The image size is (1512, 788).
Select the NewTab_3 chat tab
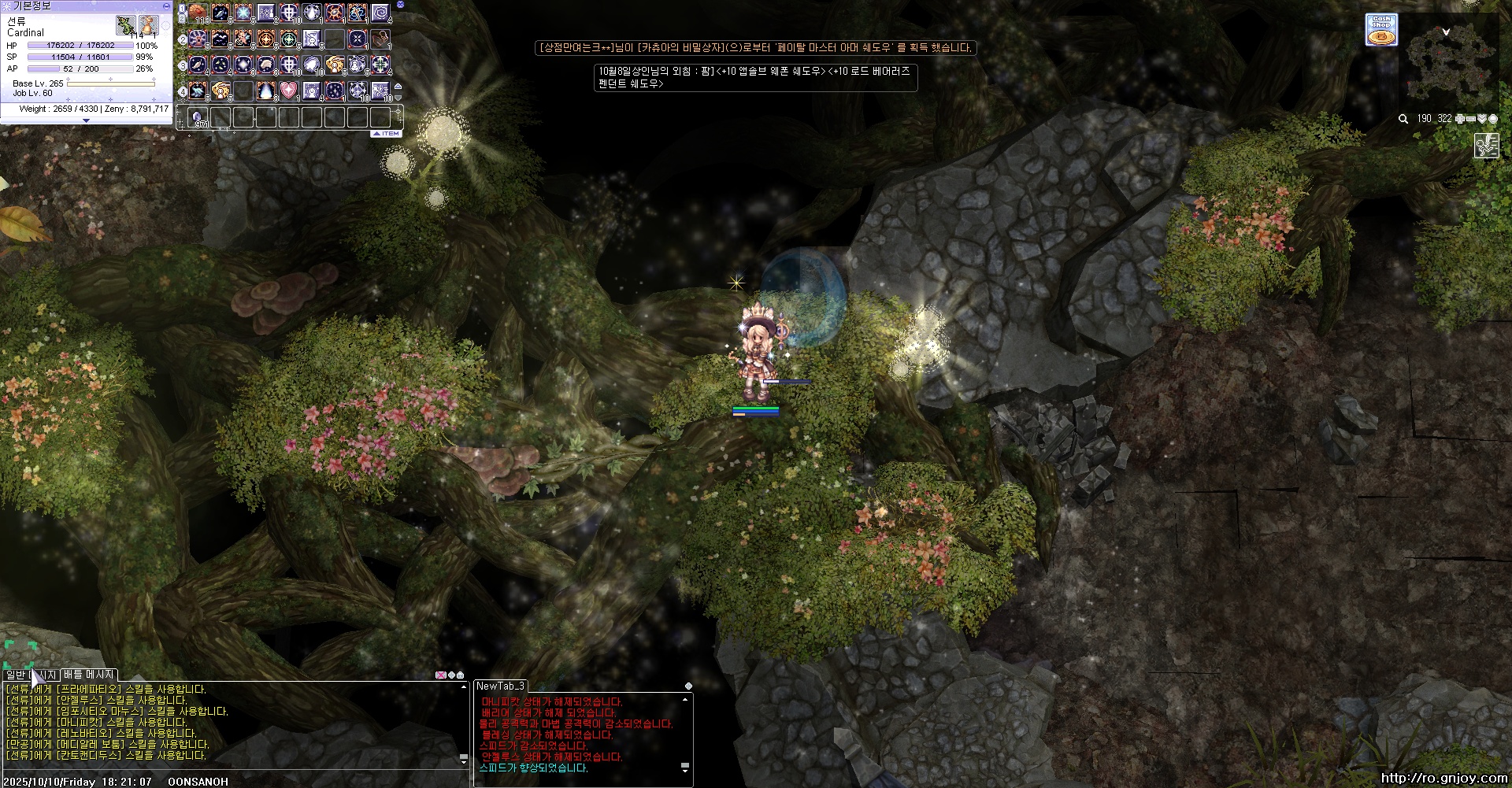[500, 686]
